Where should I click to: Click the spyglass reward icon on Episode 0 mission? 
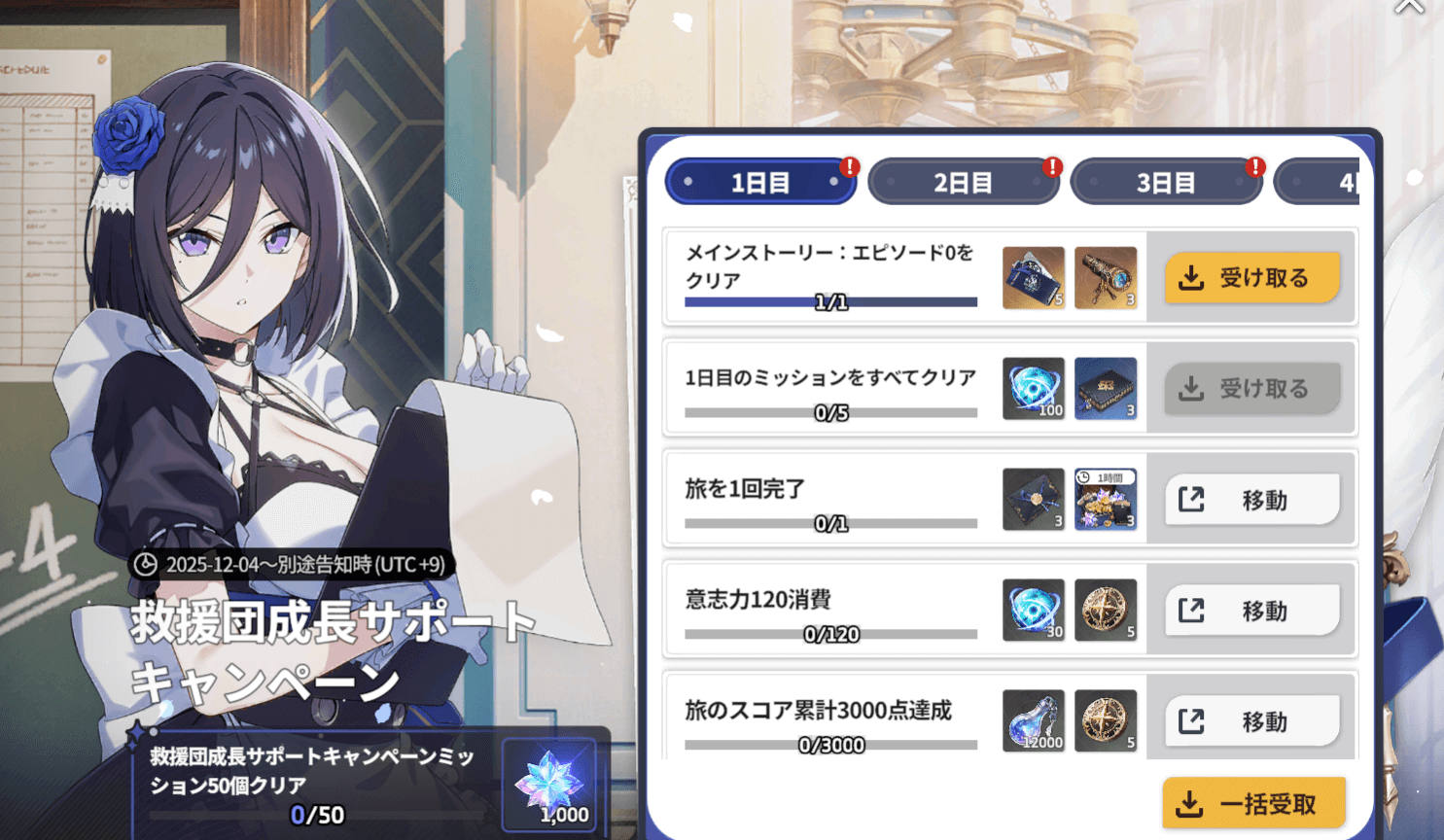click(1106, 277)
